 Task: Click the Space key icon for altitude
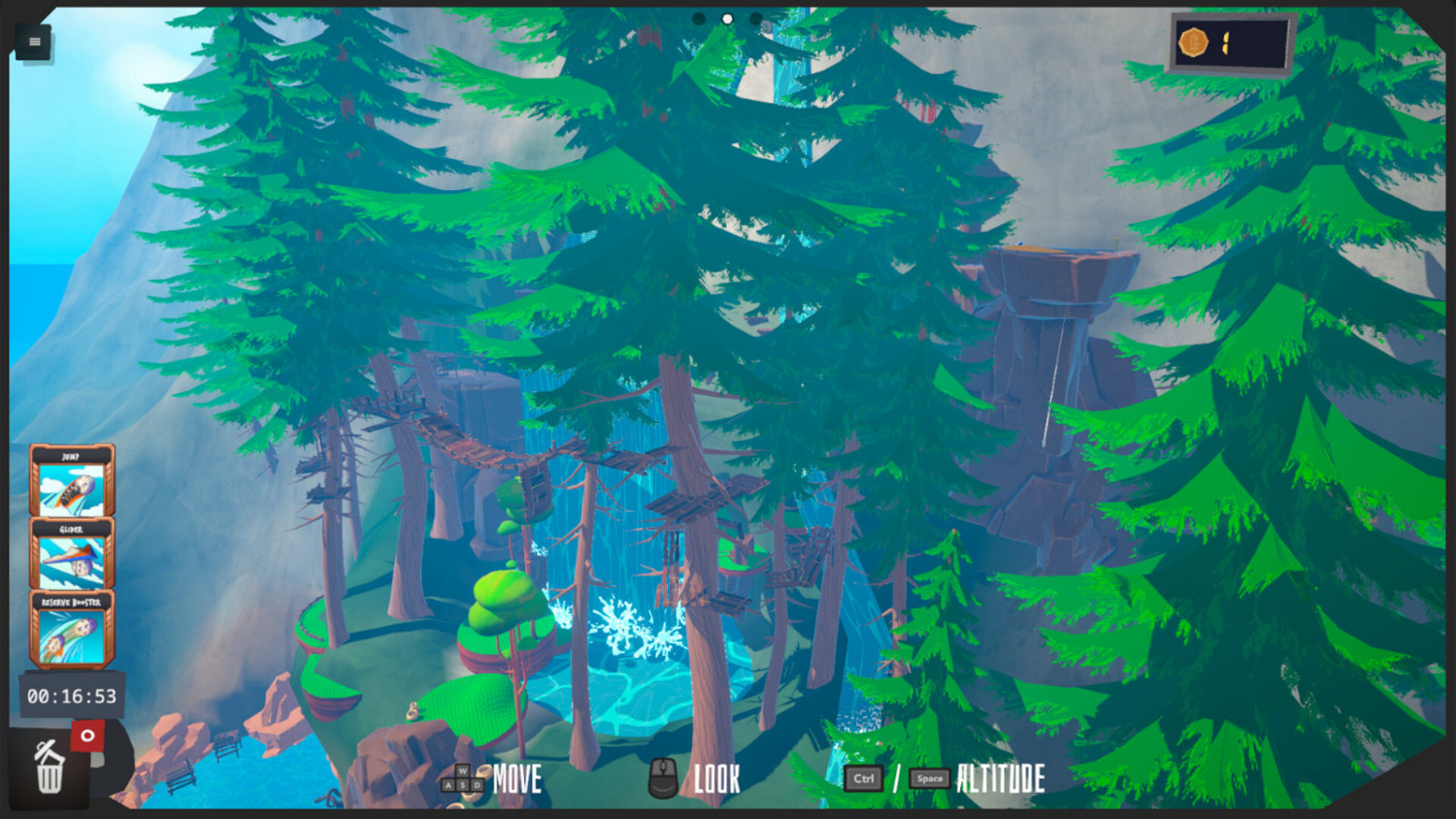928,777
